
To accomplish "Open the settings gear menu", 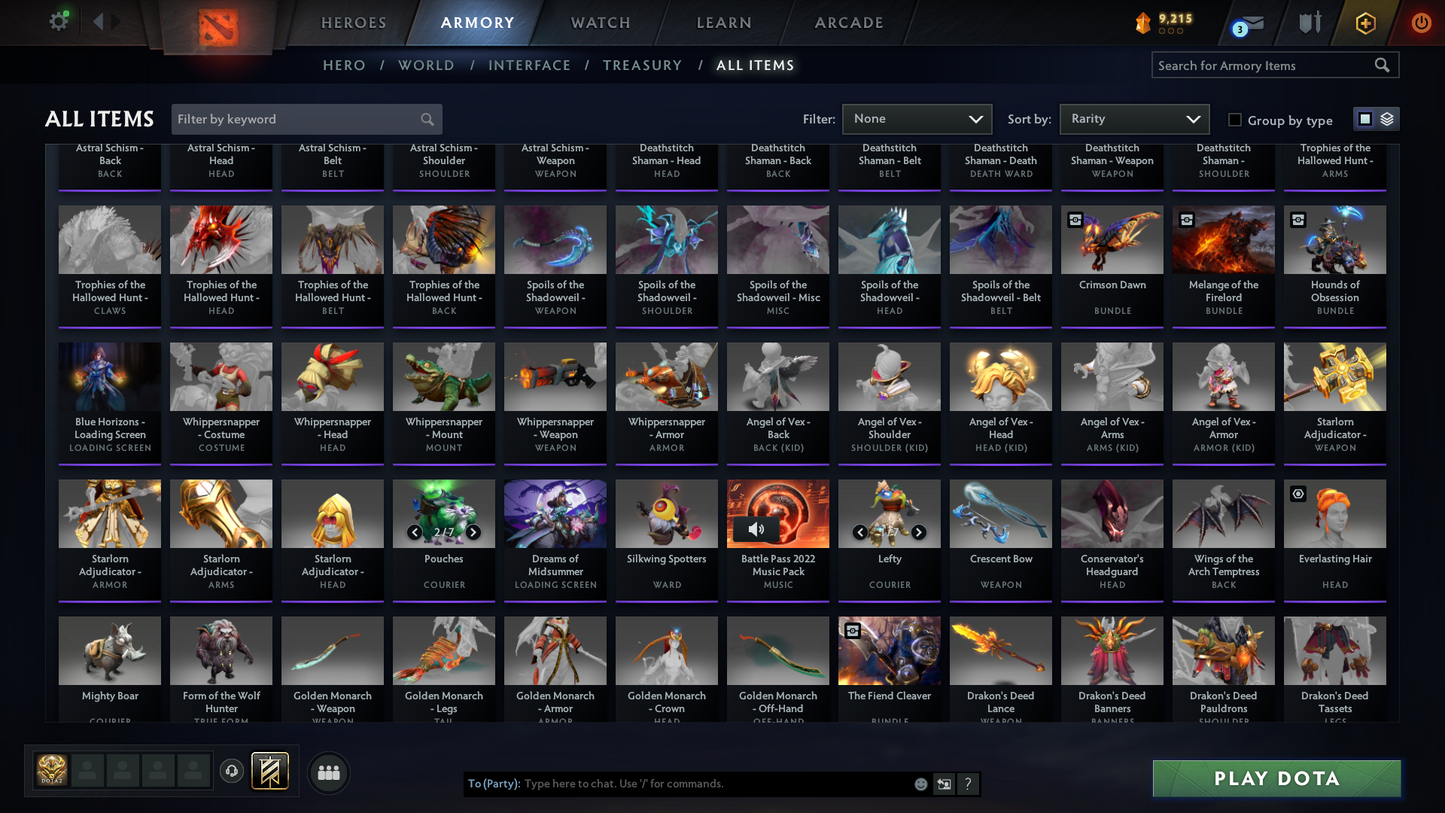I will pyautogui.click(x=58, y=20).
